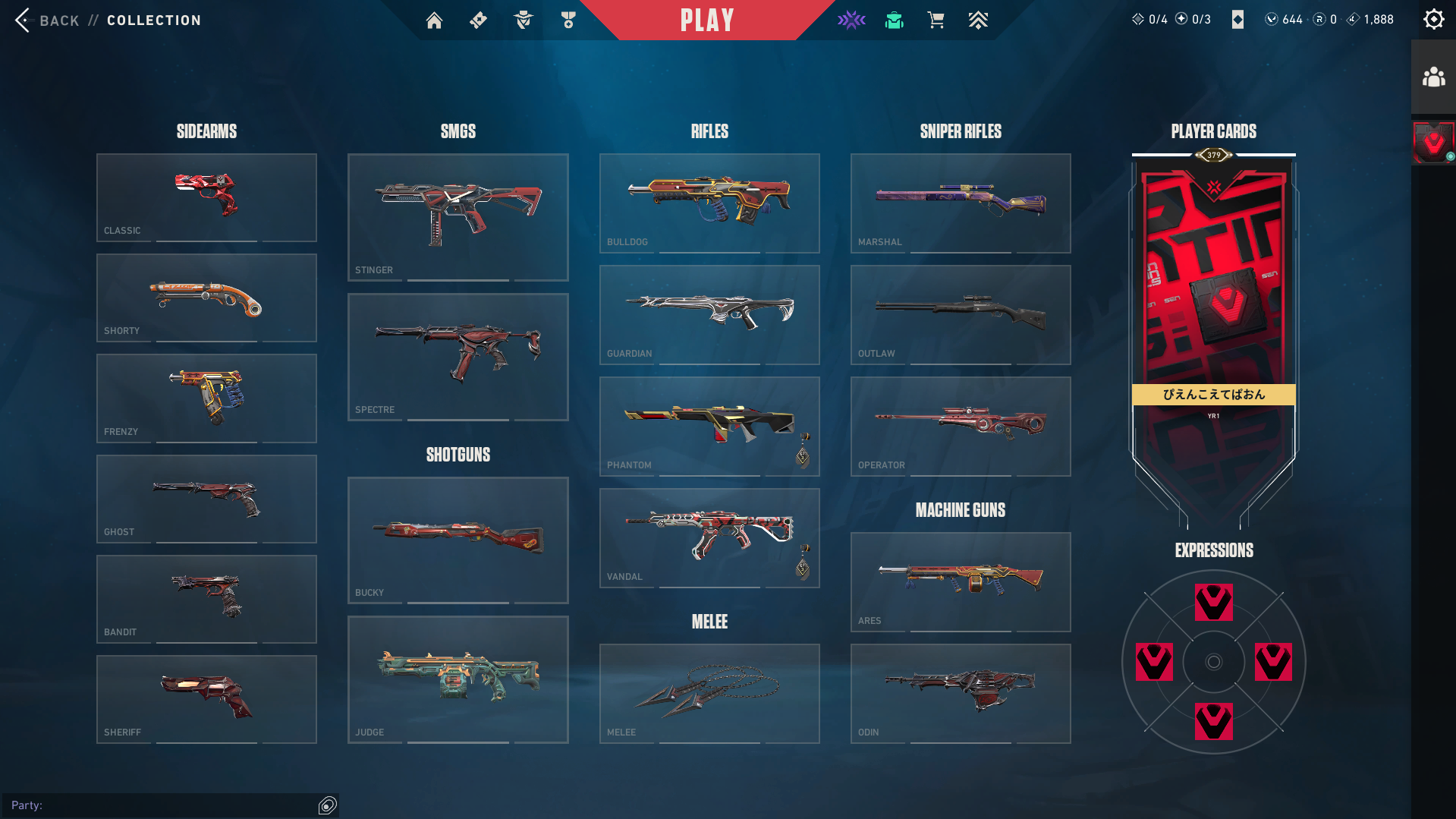Select the Vandal rifle slot

(709, 538)
